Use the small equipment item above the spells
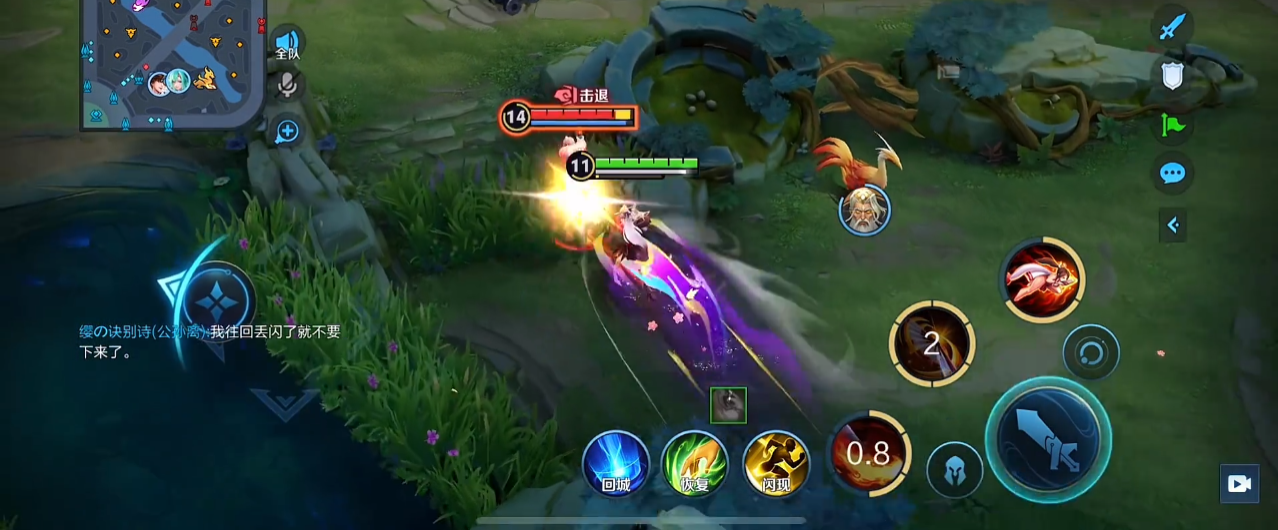This screenshot has width=1278, height=530. click(x=728, y=405)
